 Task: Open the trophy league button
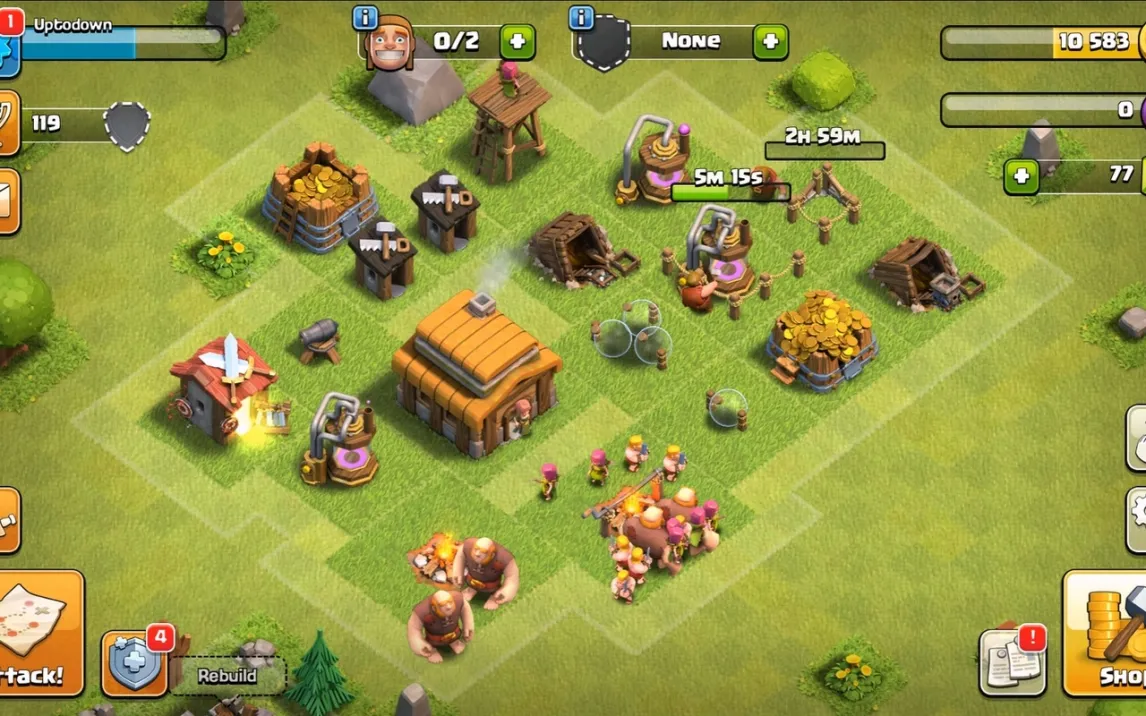coord(6,122)
